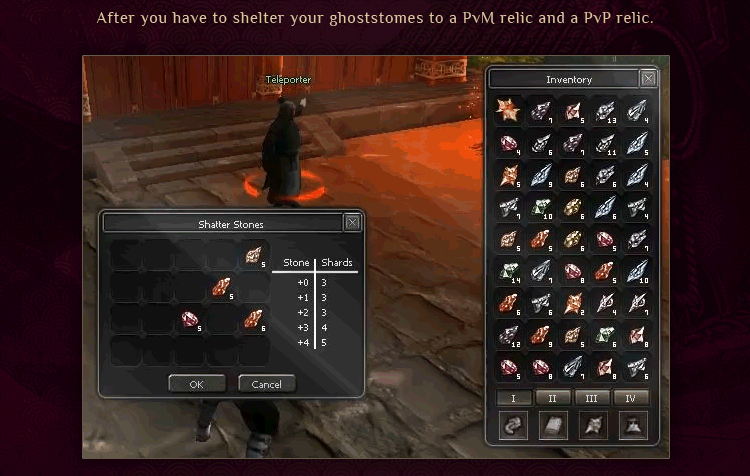Select the inventory stack of 13 stones
The image size is (750, 476).
tap(606, 111)
